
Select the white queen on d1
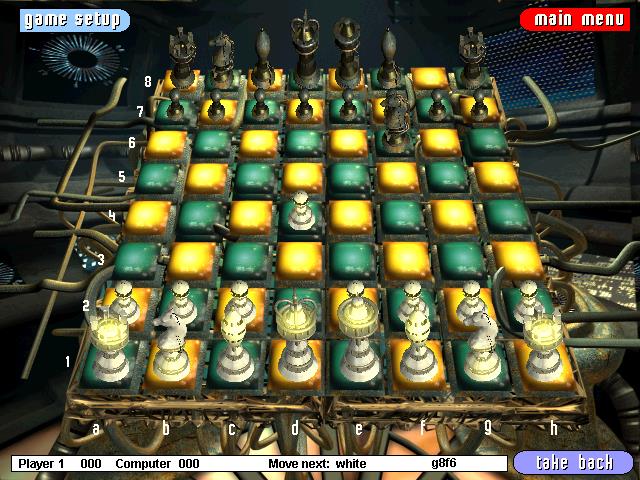click(x=295, y=345)
